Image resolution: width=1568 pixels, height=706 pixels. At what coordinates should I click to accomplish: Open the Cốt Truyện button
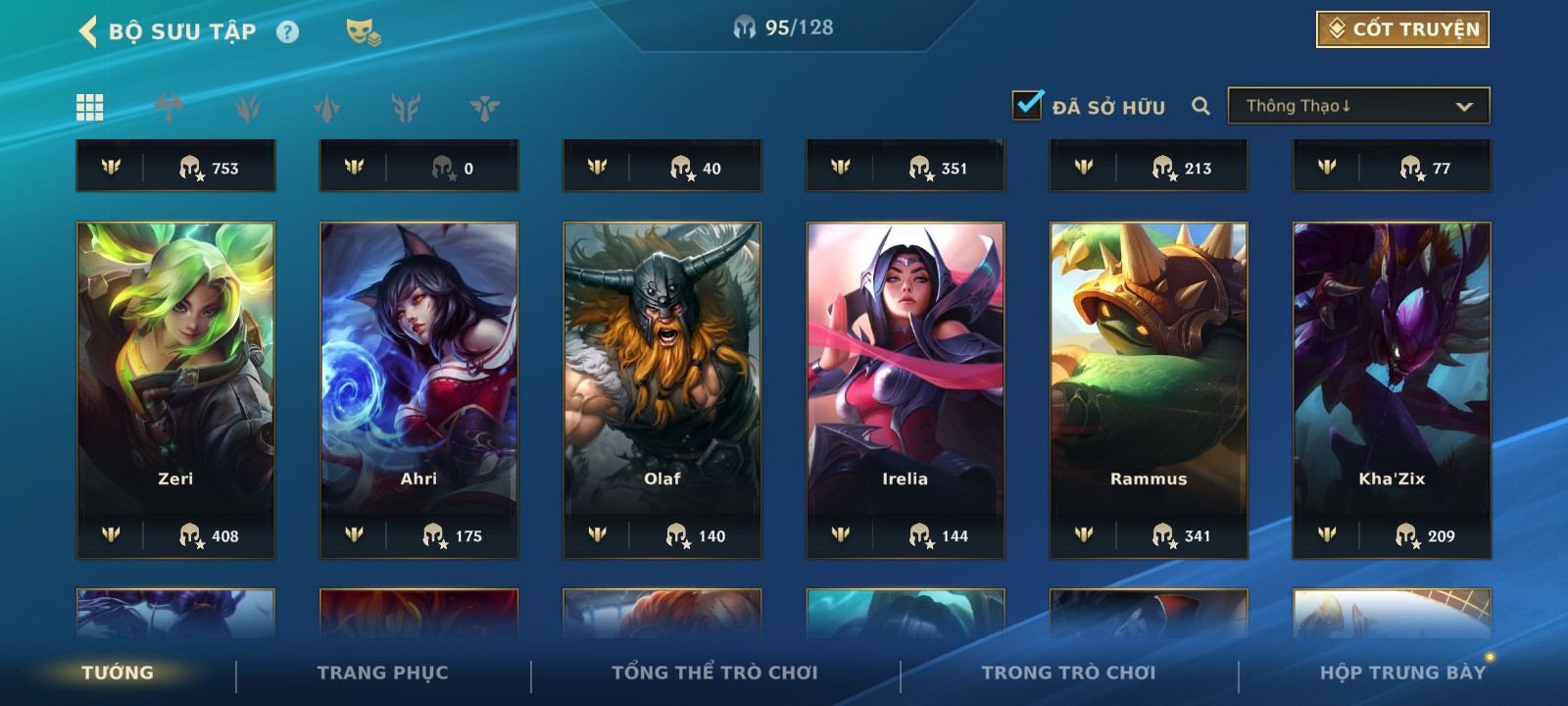[1402, 29]
